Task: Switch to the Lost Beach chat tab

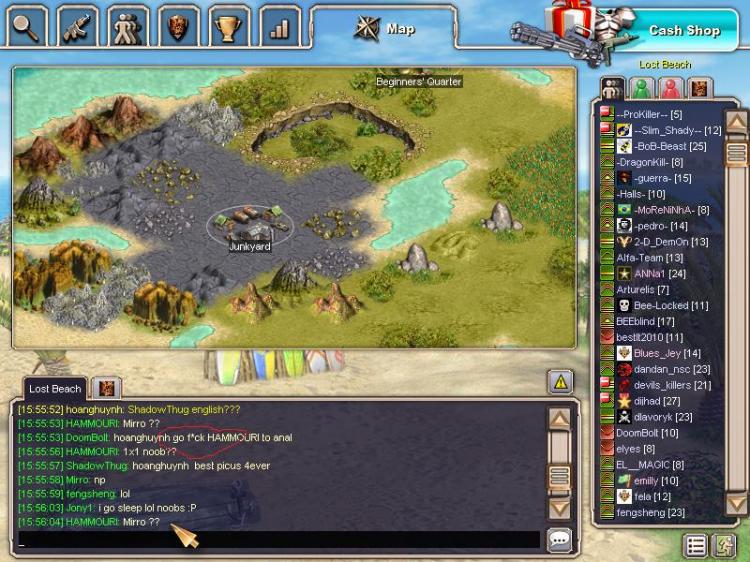Action: pyautogui.click(x=54, y=388)
